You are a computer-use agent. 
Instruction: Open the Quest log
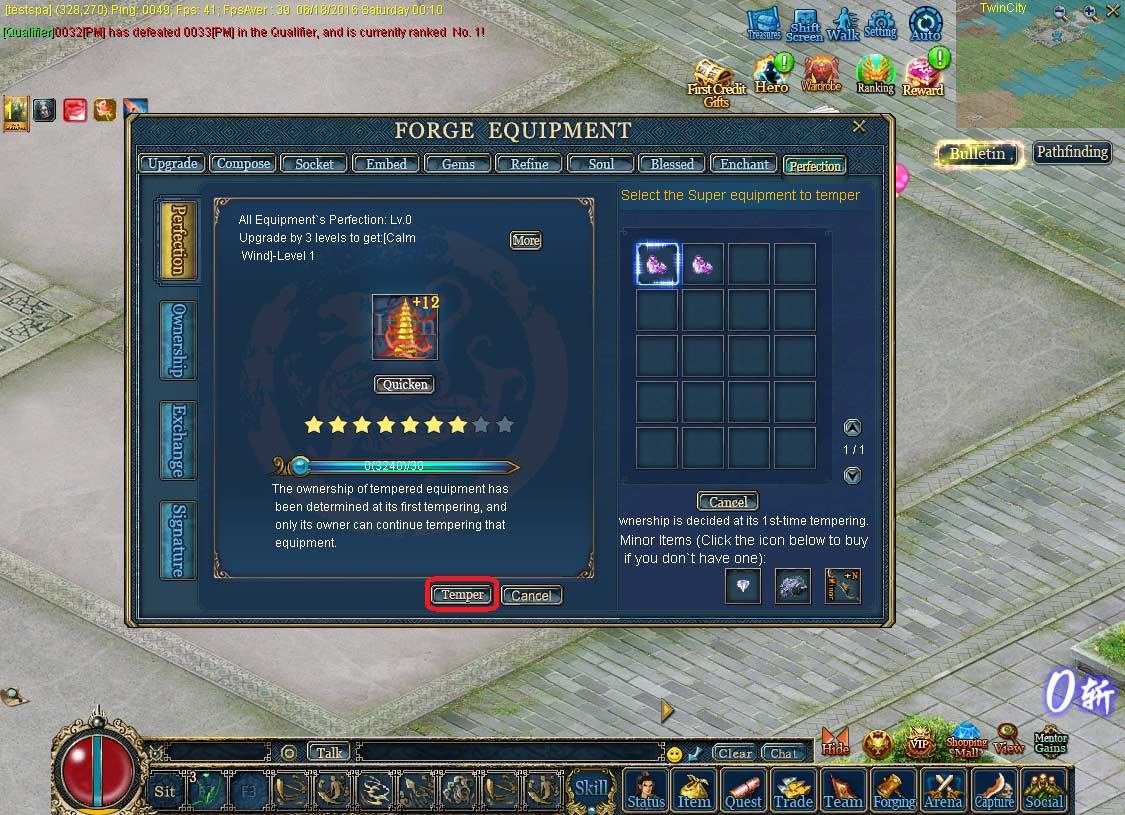click(743, 789)
